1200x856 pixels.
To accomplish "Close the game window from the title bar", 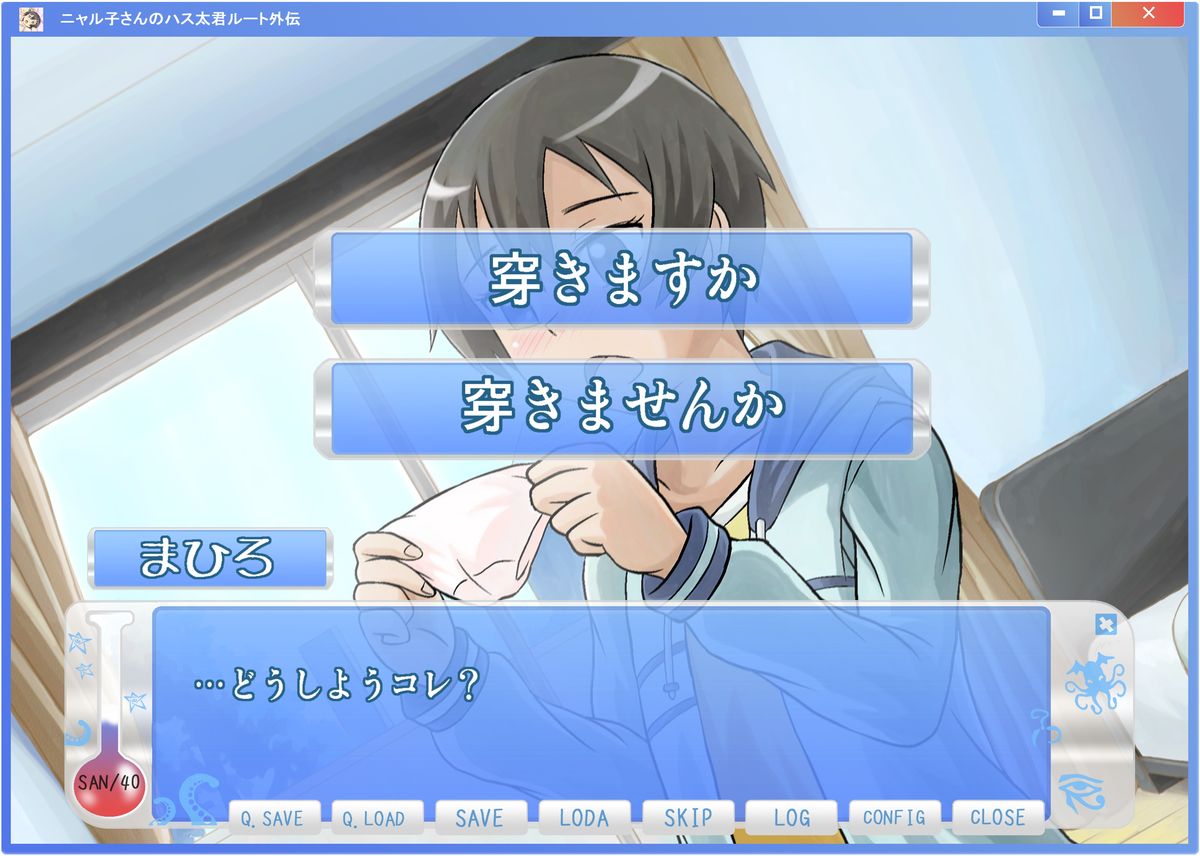I will pyautogui.click(x=1147, y=14).
